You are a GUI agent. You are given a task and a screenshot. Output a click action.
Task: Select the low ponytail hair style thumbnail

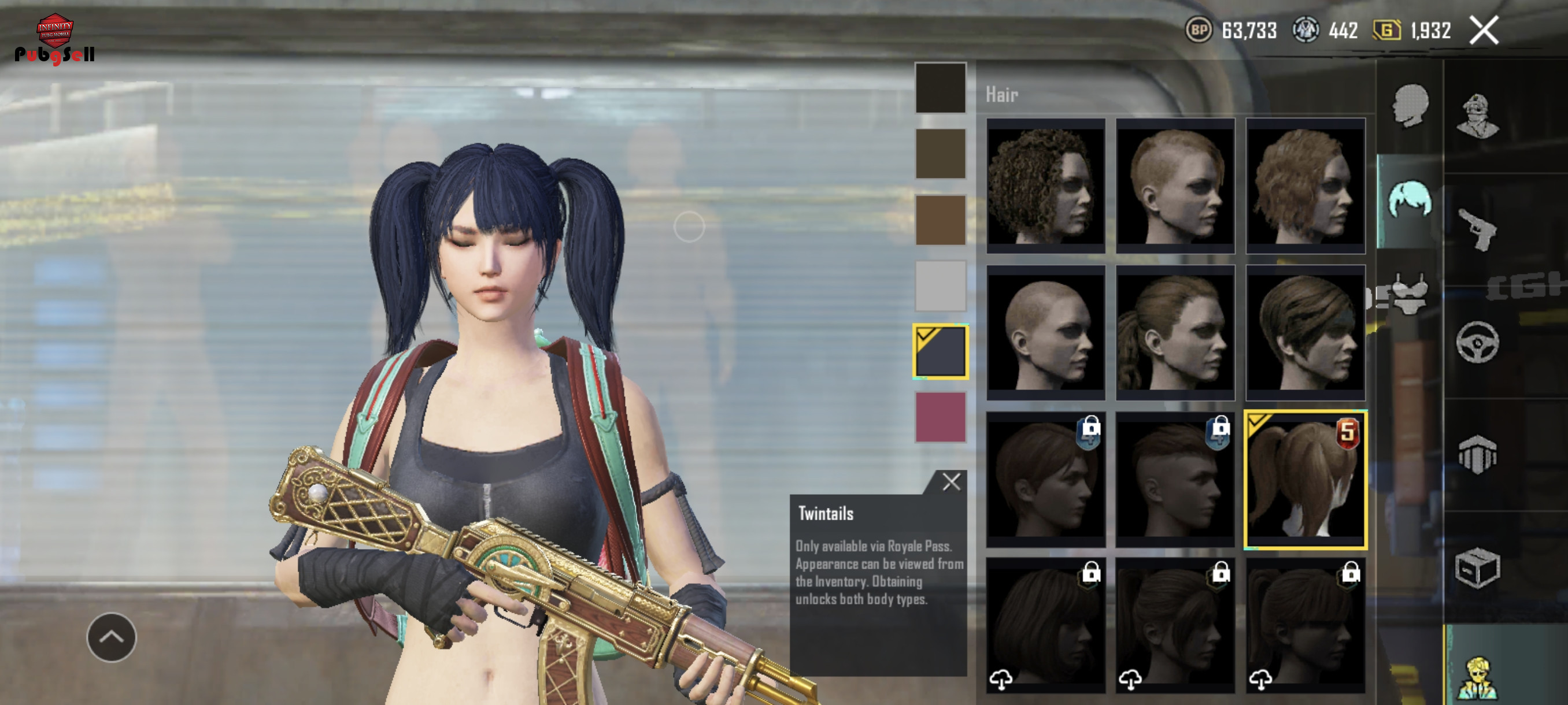pyautogui.click(x=1175, y=332)
